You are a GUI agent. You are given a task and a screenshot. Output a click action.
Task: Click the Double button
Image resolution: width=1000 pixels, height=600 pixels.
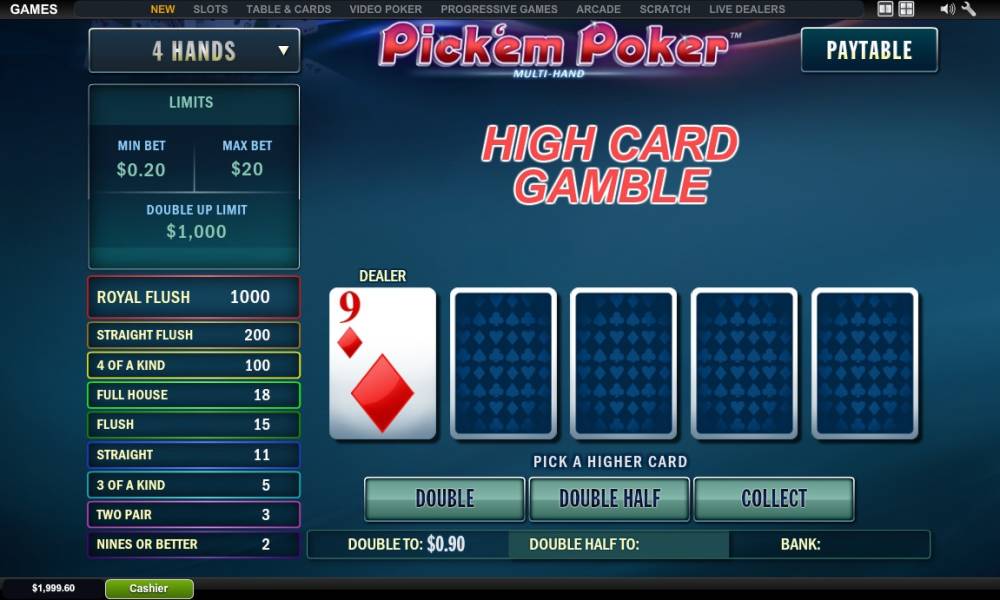pos(444,498)
